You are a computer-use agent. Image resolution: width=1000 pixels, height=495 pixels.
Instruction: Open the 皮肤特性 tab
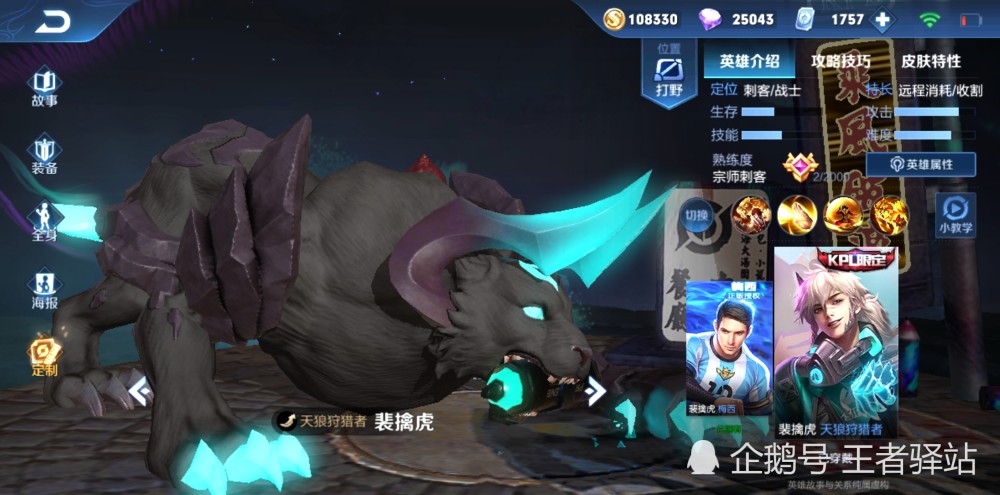931,61
